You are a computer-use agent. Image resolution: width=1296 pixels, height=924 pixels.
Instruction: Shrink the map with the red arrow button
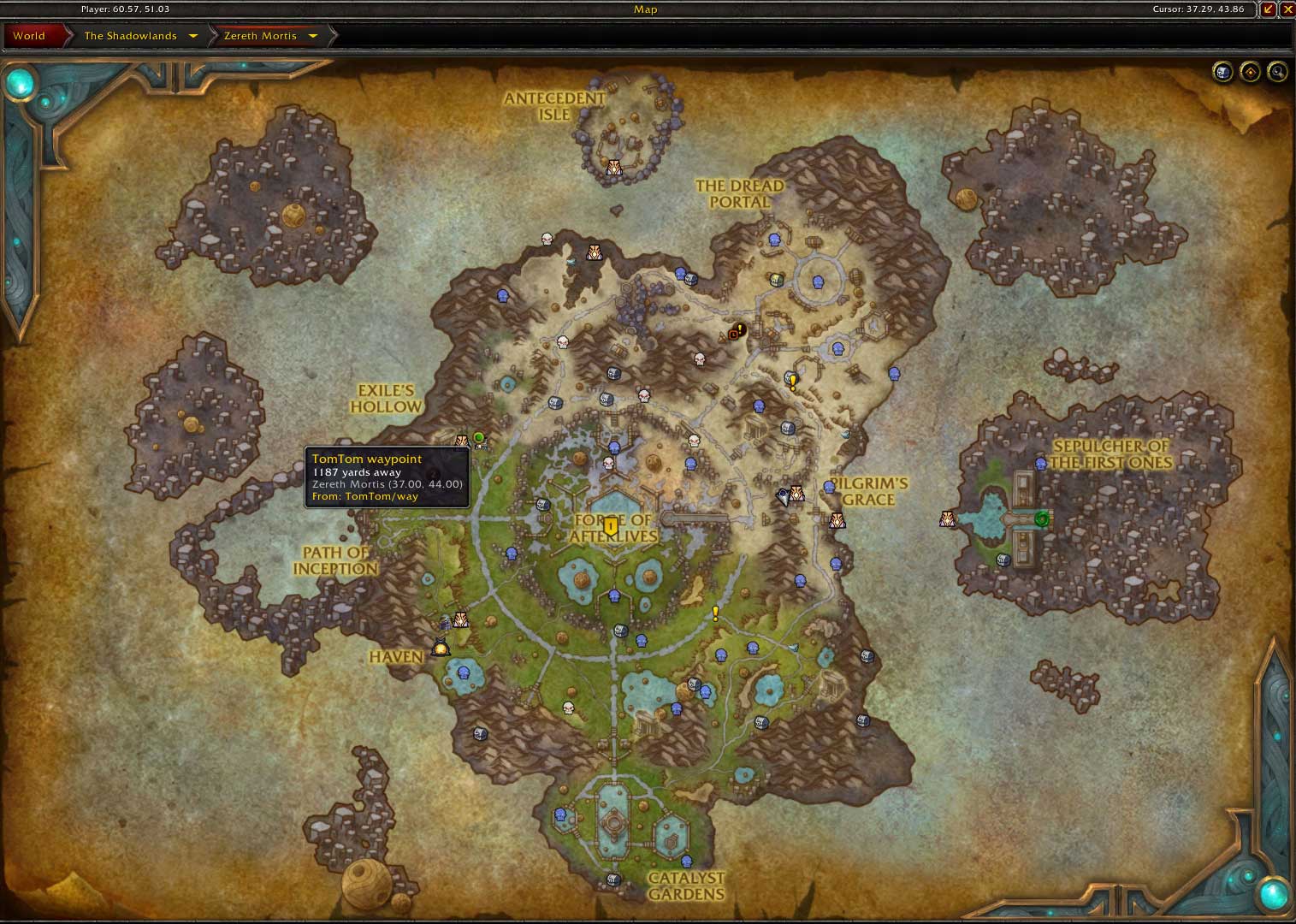pos(1269,9)
